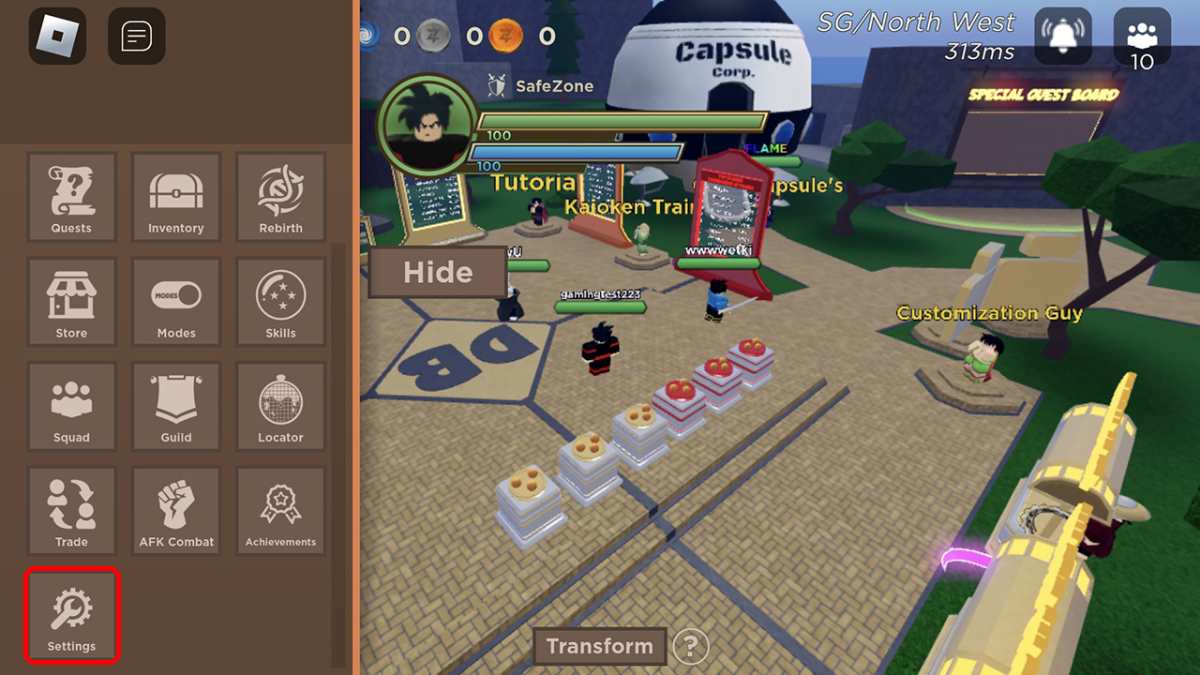This screenshot has width=1200, height=675.
Task: Open the Settings wrench tile
Action: click(72, 615)
